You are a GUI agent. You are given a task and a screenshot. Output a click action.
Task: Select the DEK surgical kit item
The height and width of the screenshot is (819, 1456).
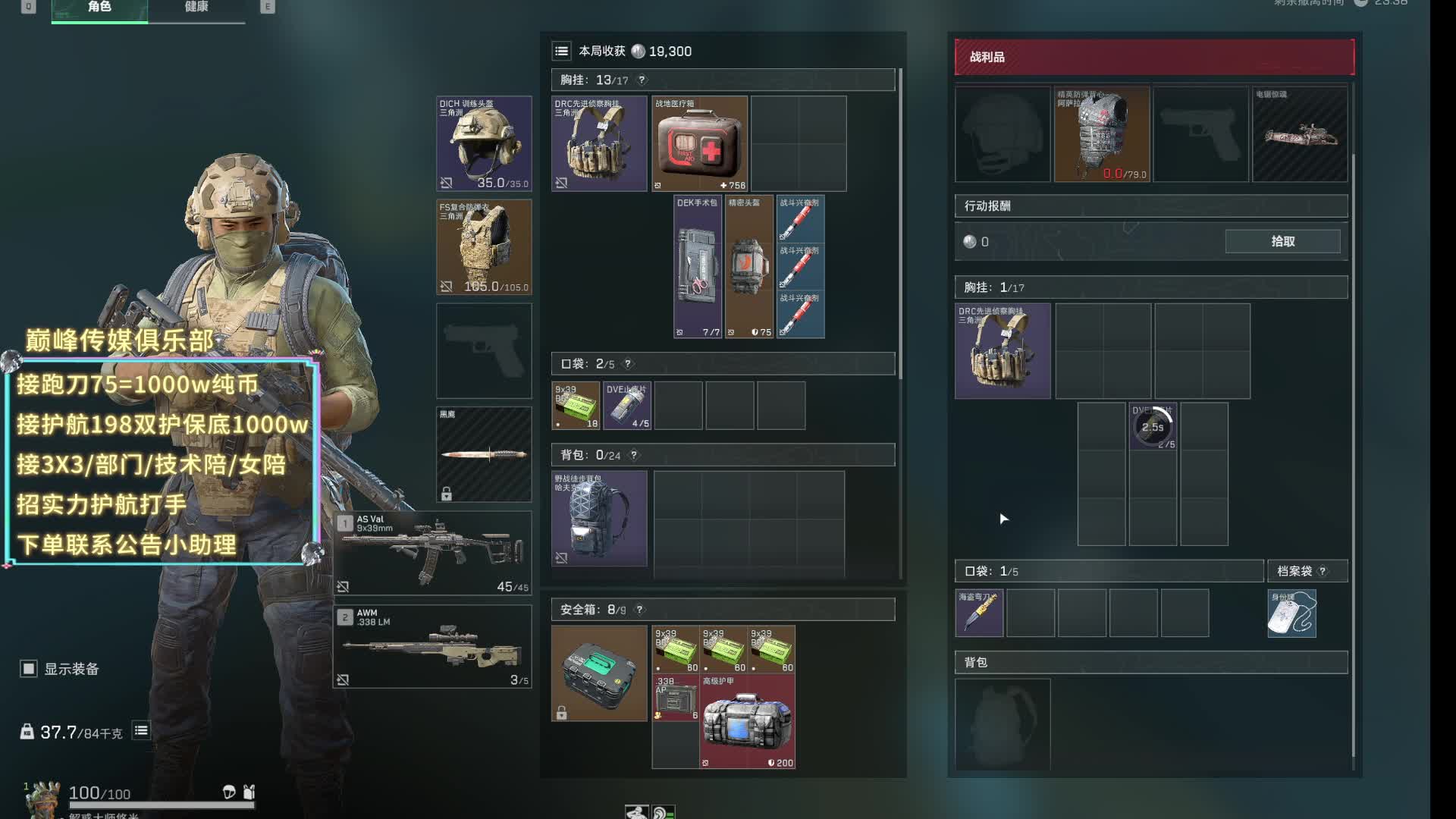(x=698, y=267)
